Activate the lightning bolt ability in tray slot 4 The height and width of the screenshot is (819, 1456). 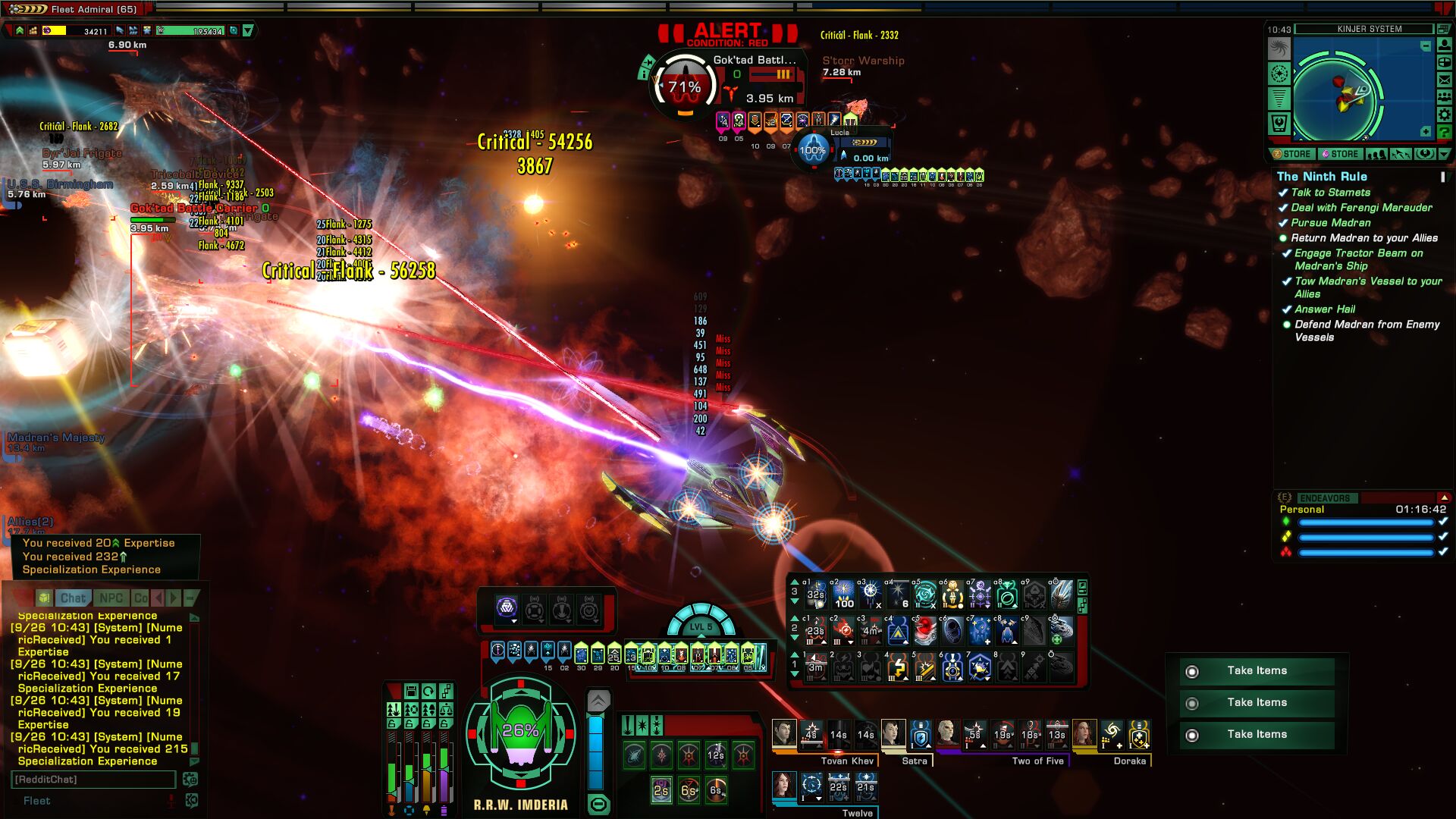pos(898,668)
